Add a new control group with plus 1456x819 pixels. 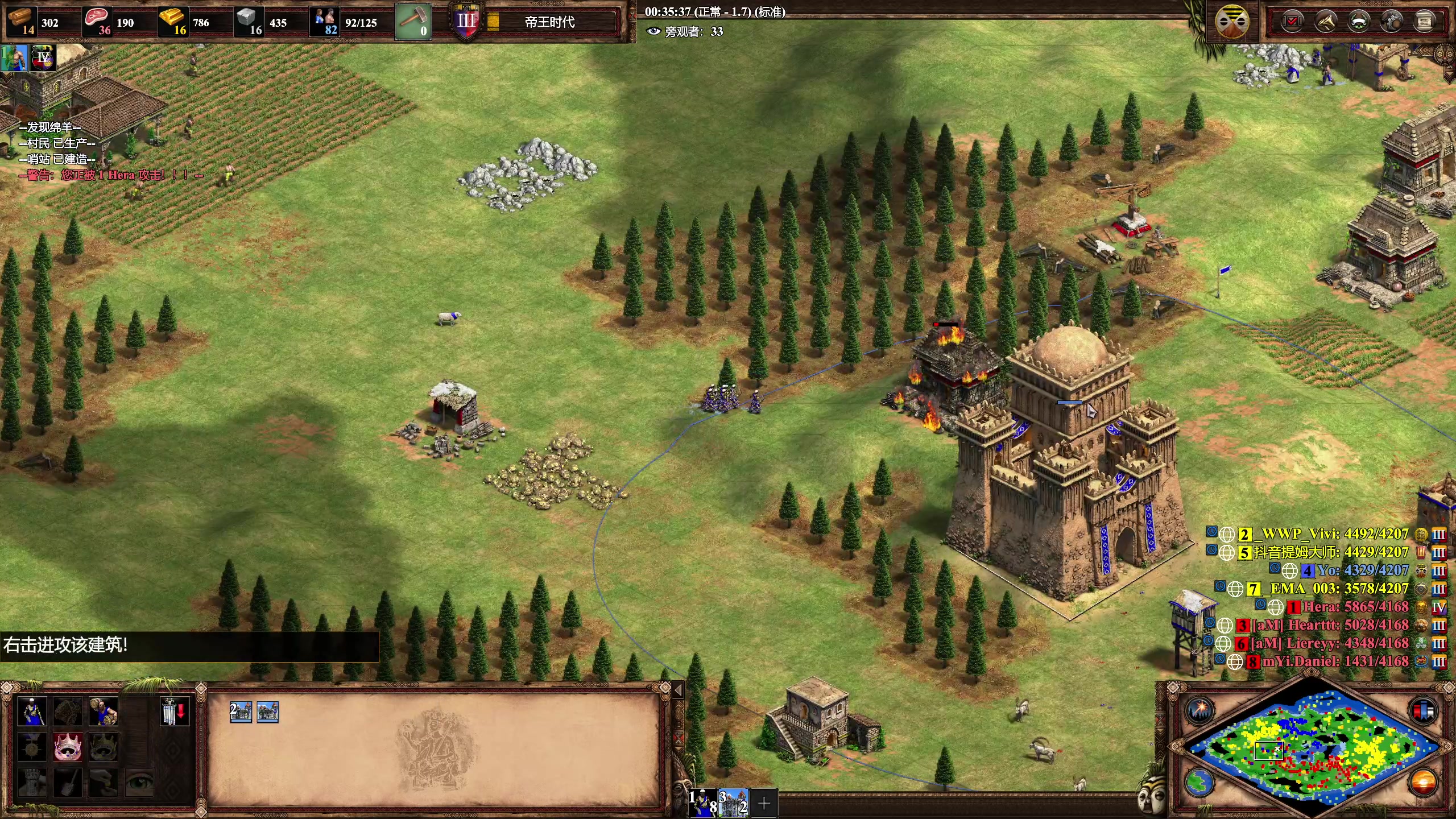pos(764,803)
